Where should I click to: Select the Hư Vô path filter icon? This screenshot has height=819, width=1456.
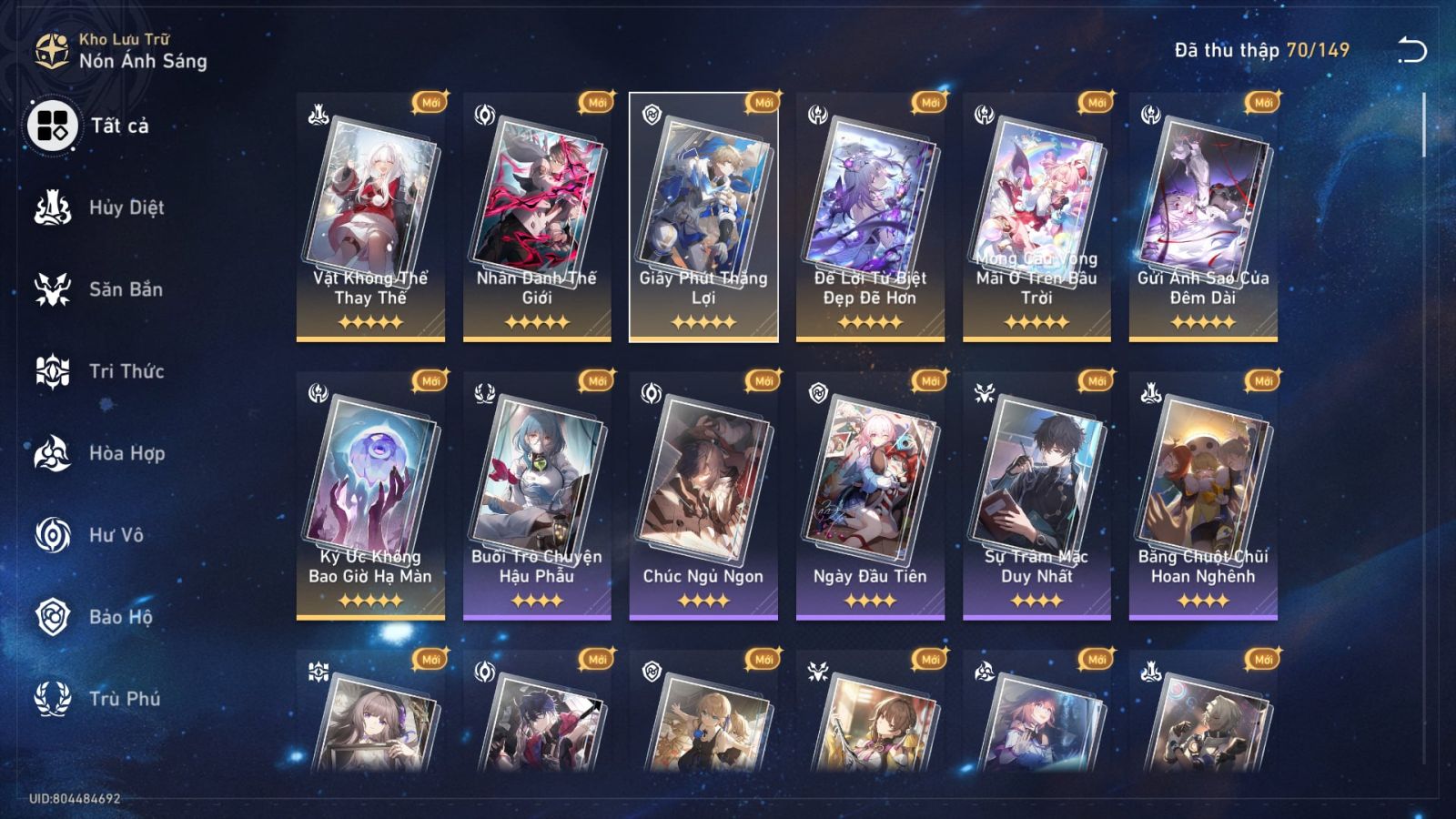(x=55, y=535)
